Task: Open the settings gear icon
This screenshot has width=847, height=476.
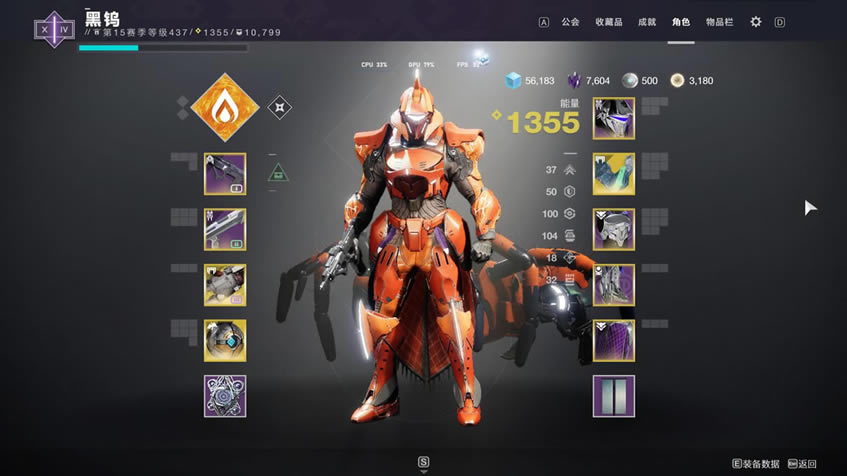Action: coord(756,22)
